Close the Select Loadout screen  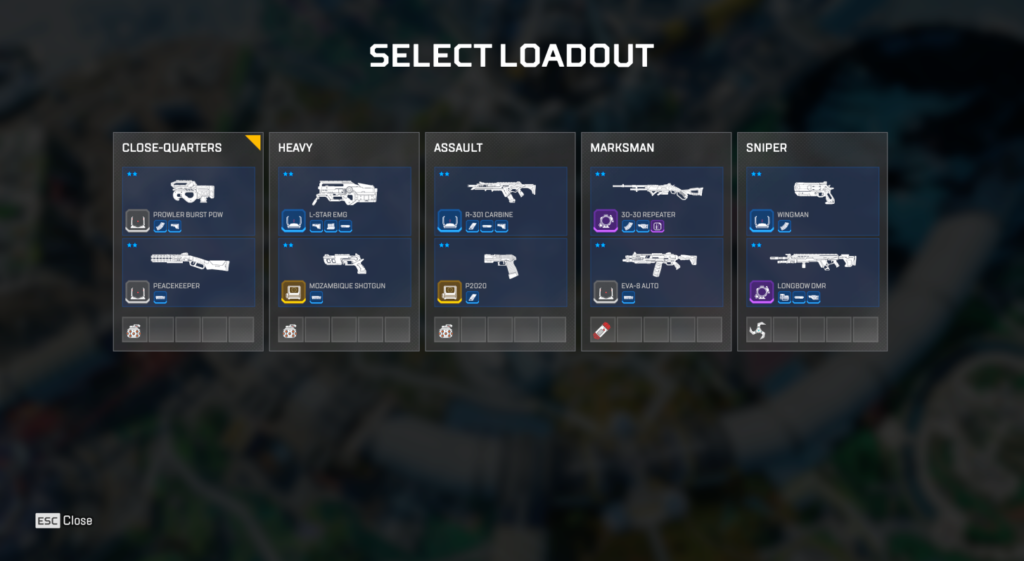click(64, 520)
